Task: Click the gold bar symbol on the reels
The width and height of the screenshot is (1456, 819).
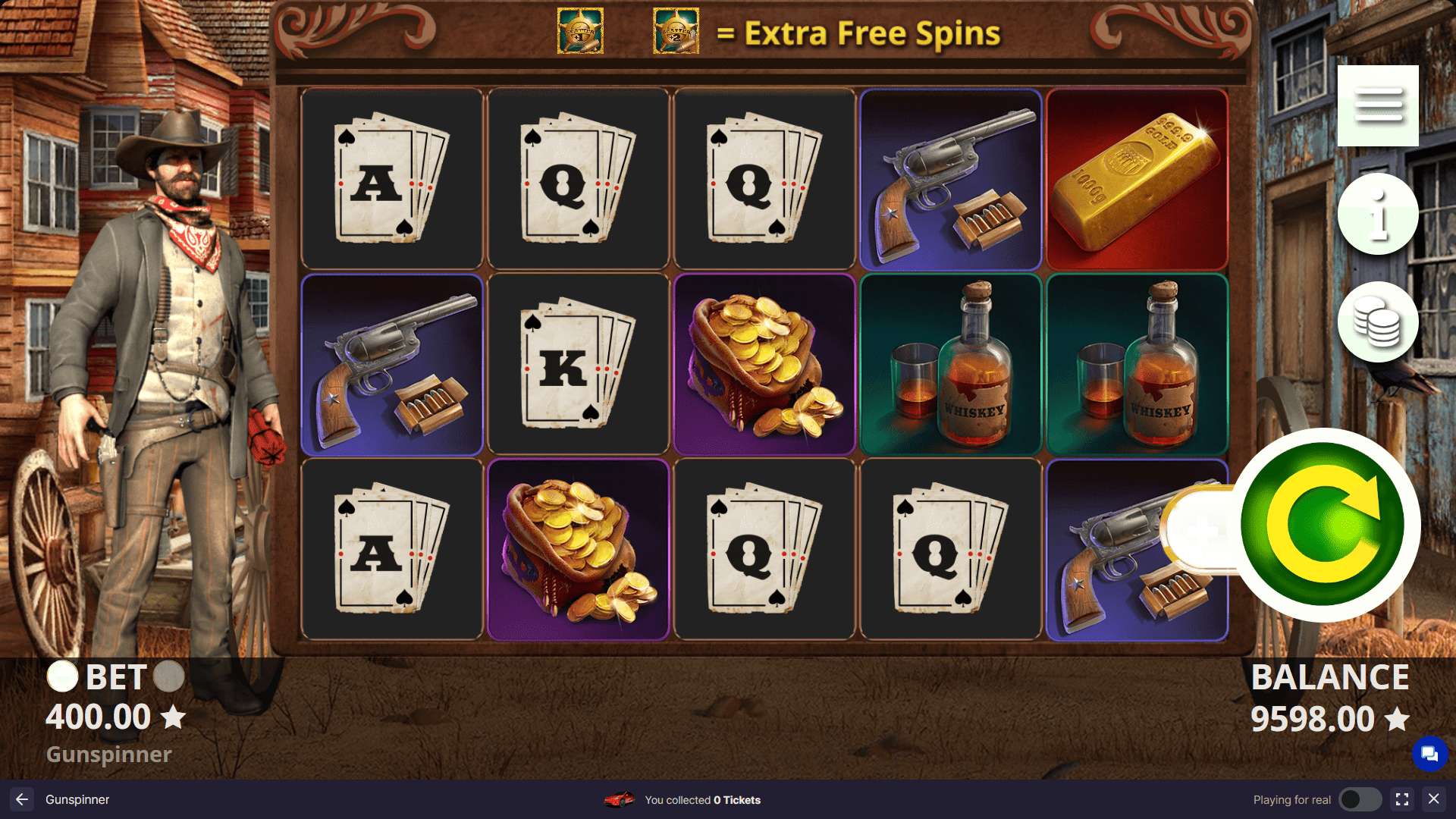Action: pos(1136,177)
